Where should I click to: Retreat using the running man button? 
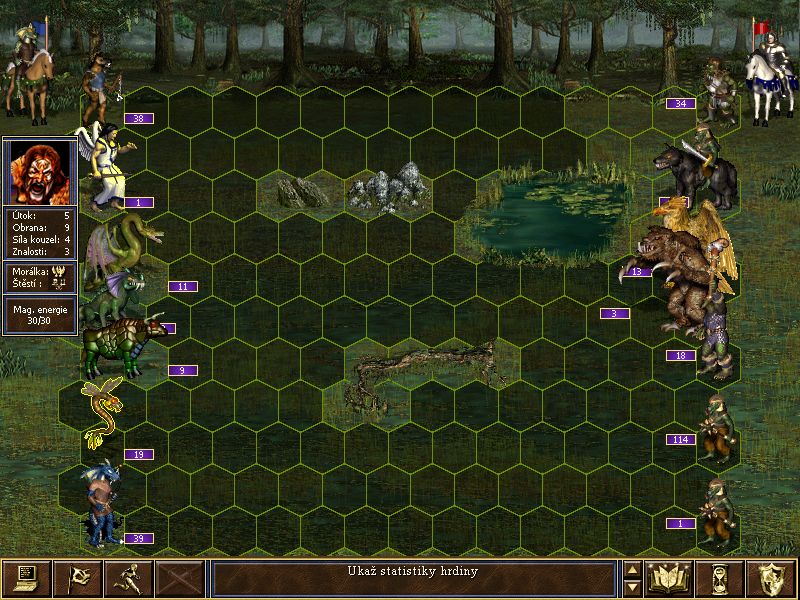point(129,578)
